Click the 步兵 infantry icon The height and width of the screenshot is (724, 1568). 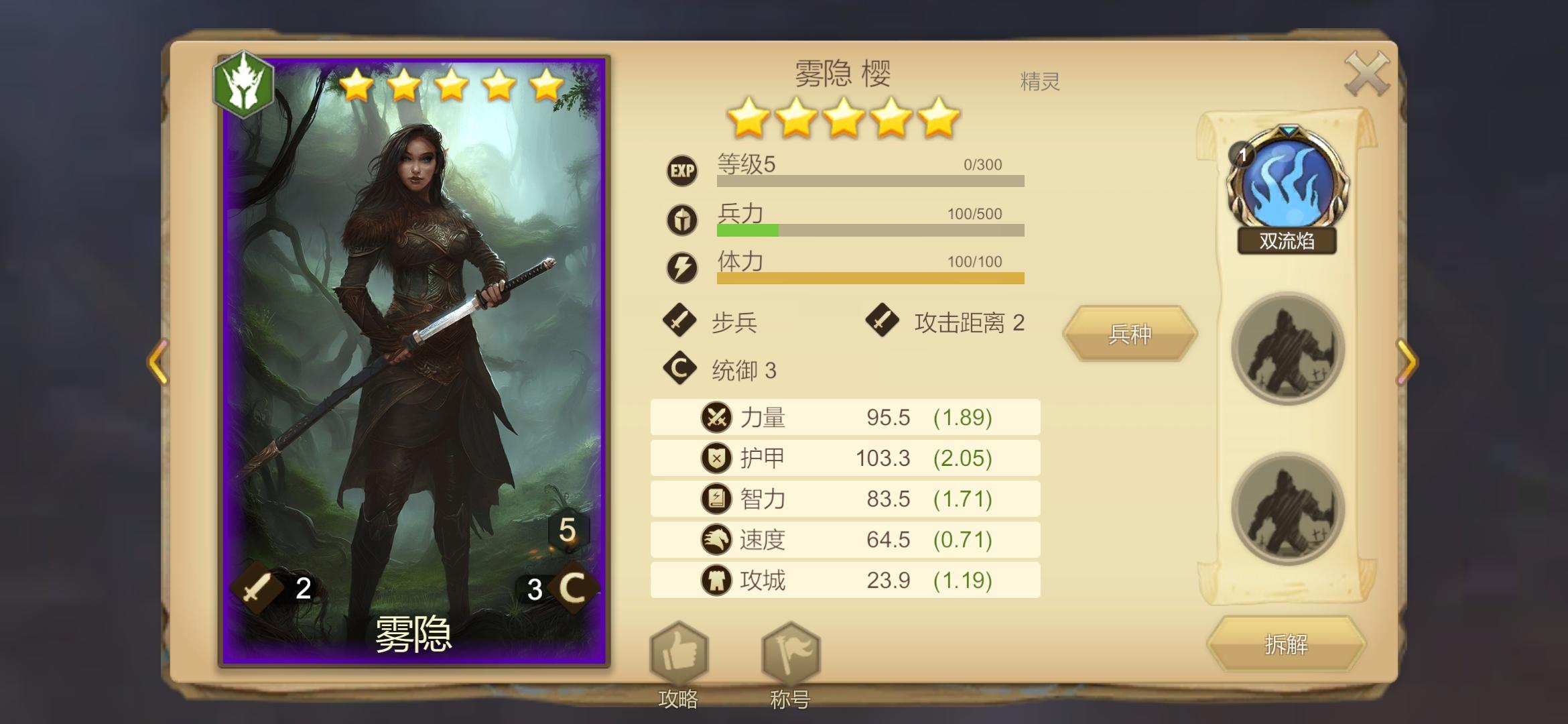coord(681,322)
